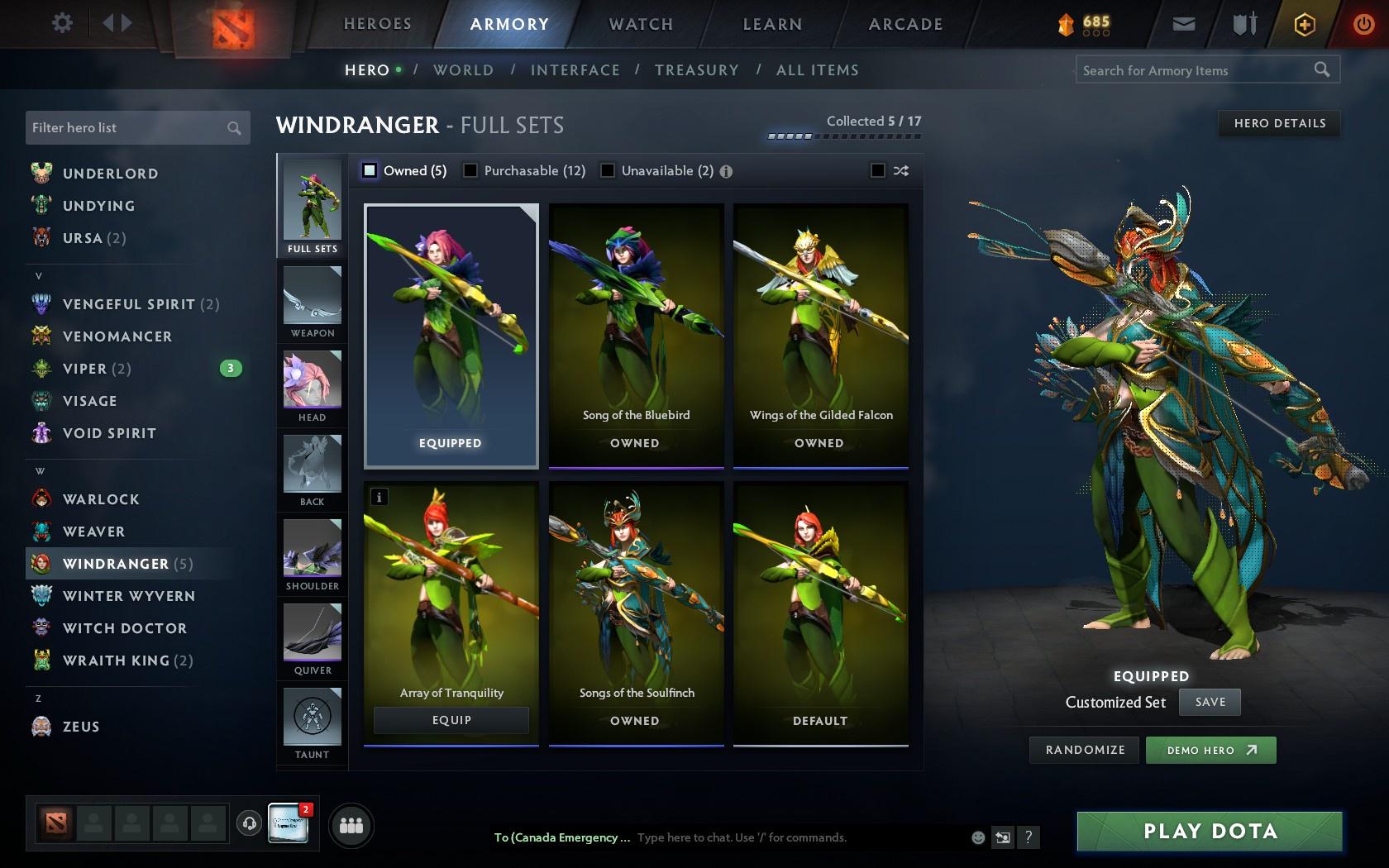Click the Demo Hero button
Screen dimensions: 1389x868
pyautogui.click(x=1210, y=750)
